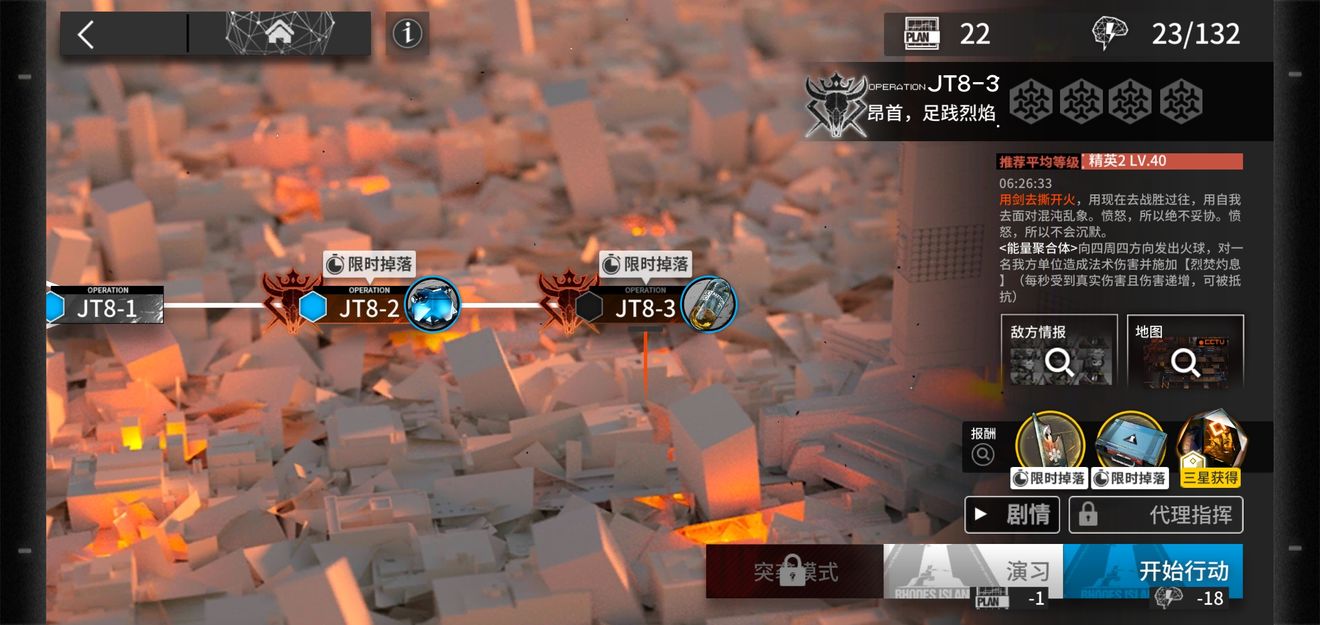Open the info icon
Viewport: 1320px width, 625px height.
(x=407, y=34)
